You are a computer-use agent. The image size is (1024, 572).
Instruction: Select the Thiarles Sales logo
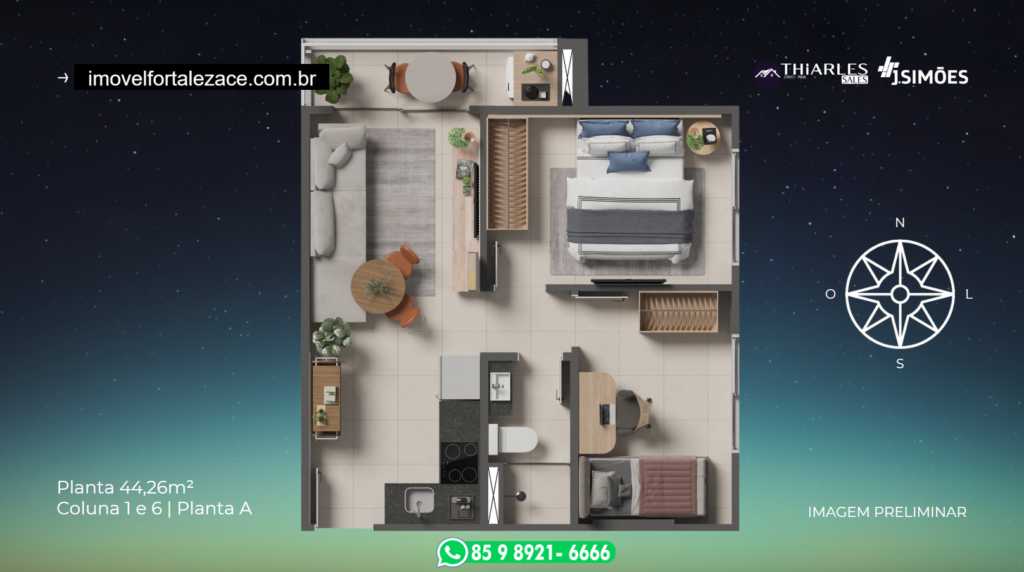[813, 73]
